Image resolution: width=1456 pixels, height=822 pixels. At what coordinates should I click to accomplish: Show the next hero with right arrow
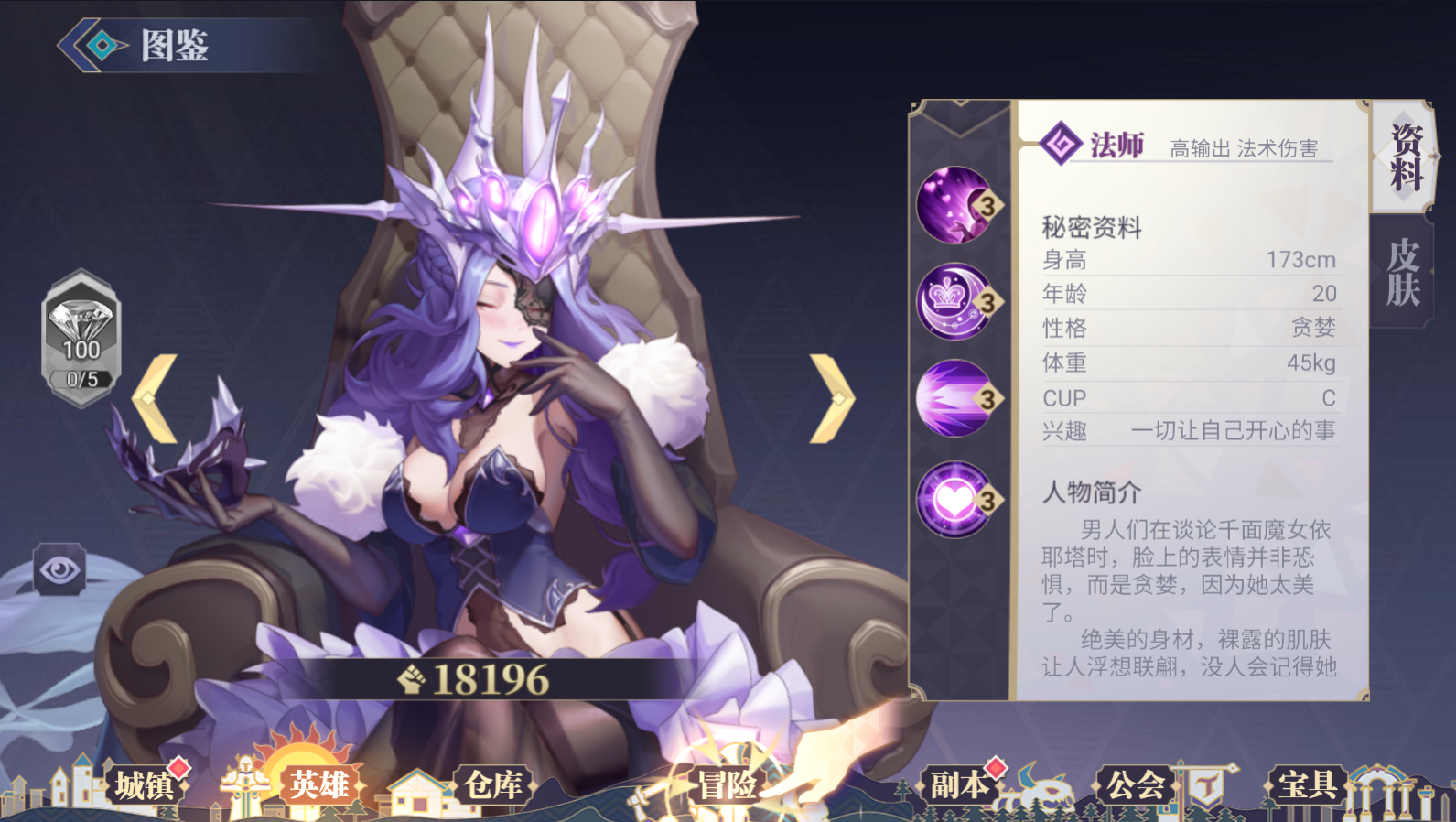click(831, 399)
